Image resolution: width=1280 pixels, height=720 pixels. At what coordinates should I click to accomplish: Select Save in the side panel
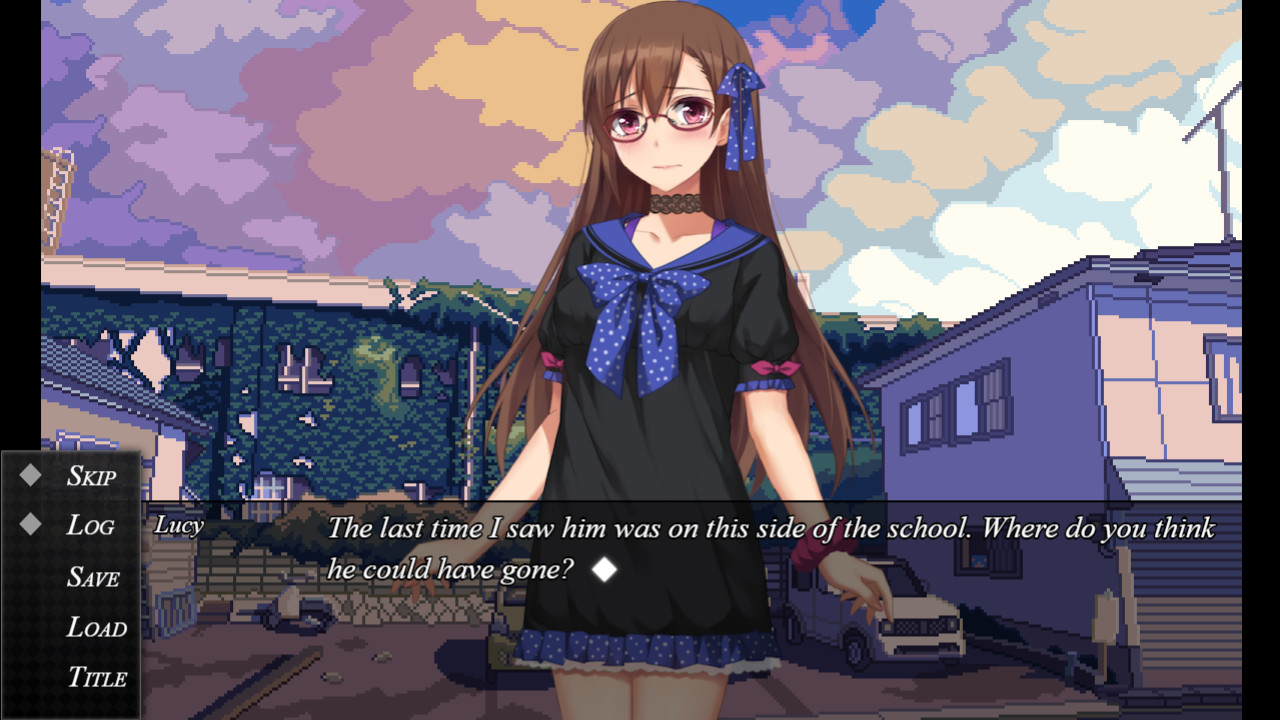93,576
